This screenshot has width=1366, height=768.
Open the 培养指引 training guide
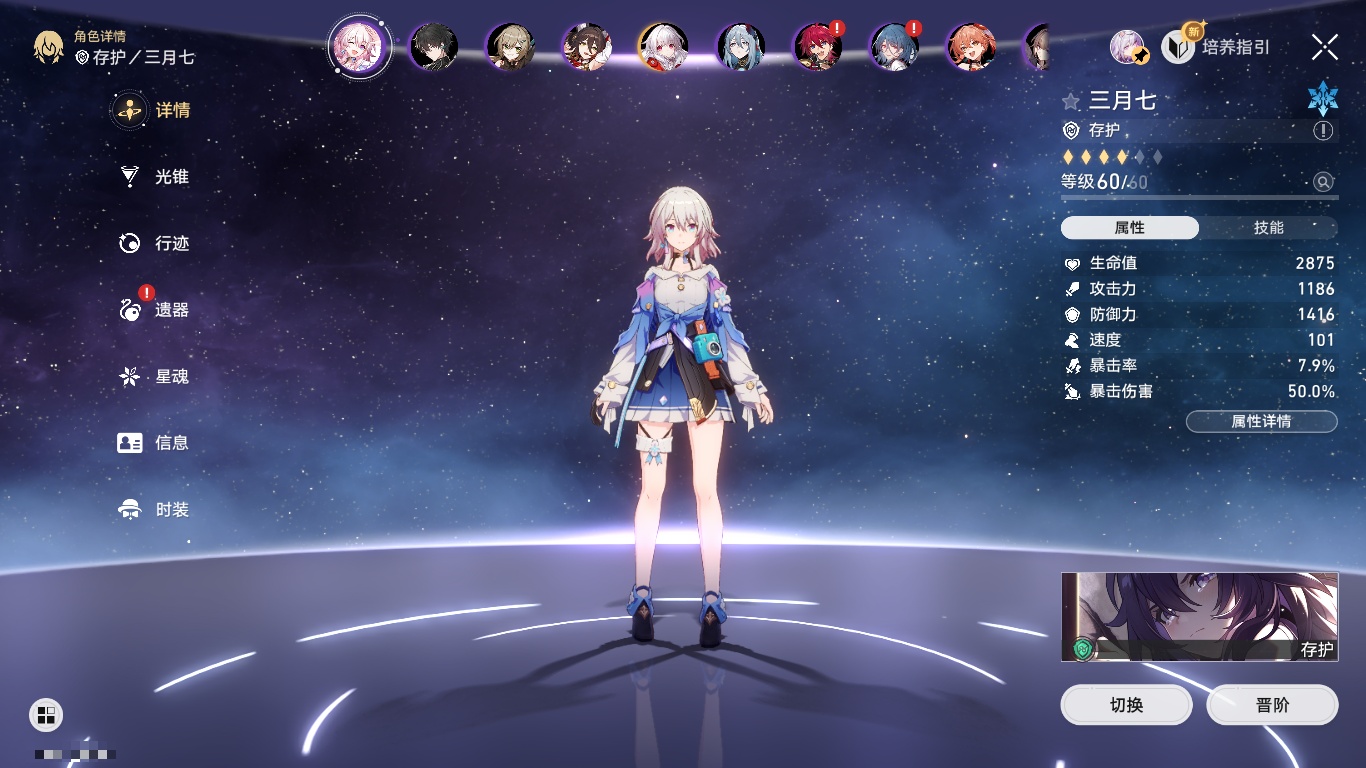click(x=1217, y=47)
